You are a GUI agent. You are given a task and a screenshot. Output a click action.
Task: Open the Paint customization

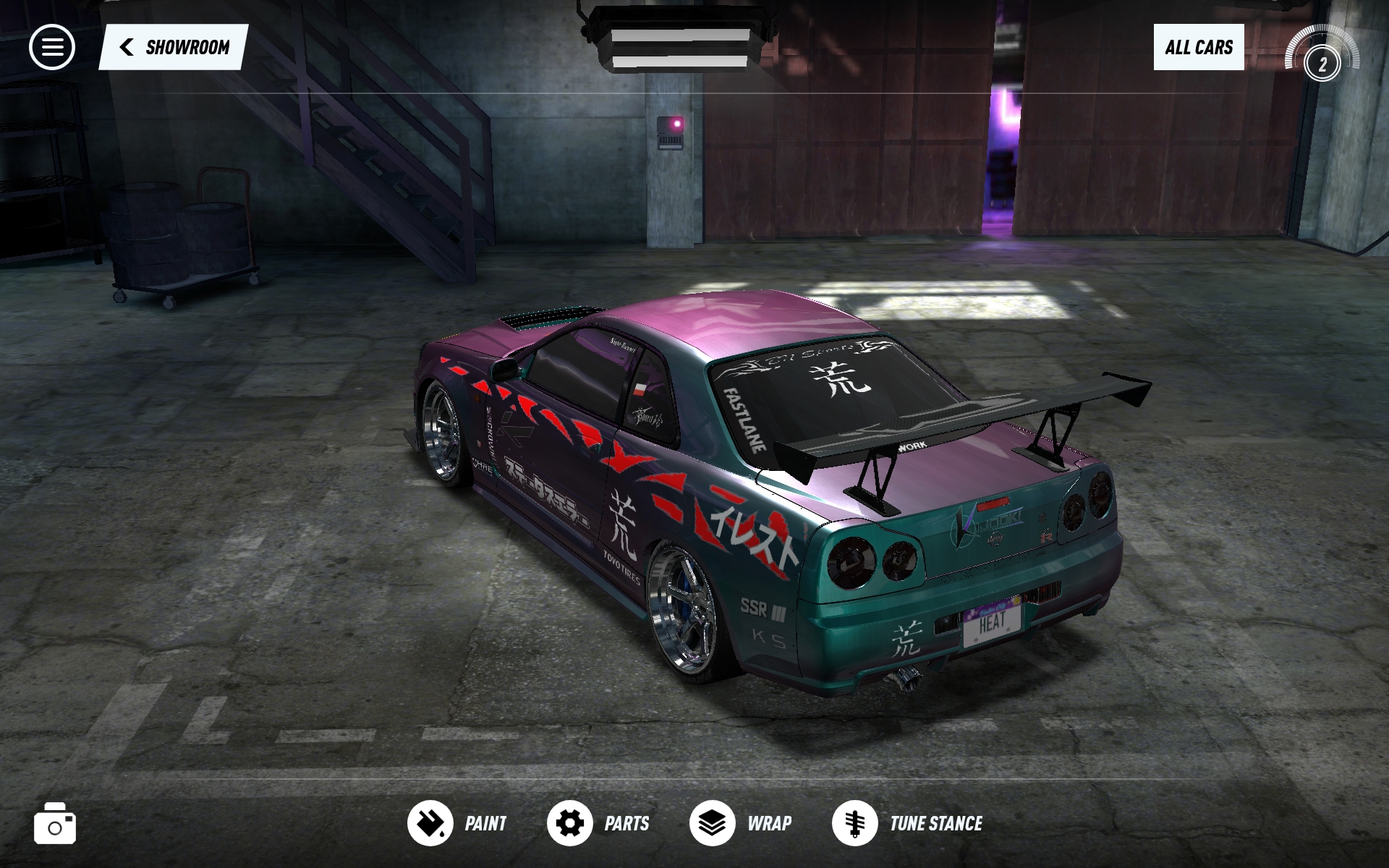coord(456,823)
